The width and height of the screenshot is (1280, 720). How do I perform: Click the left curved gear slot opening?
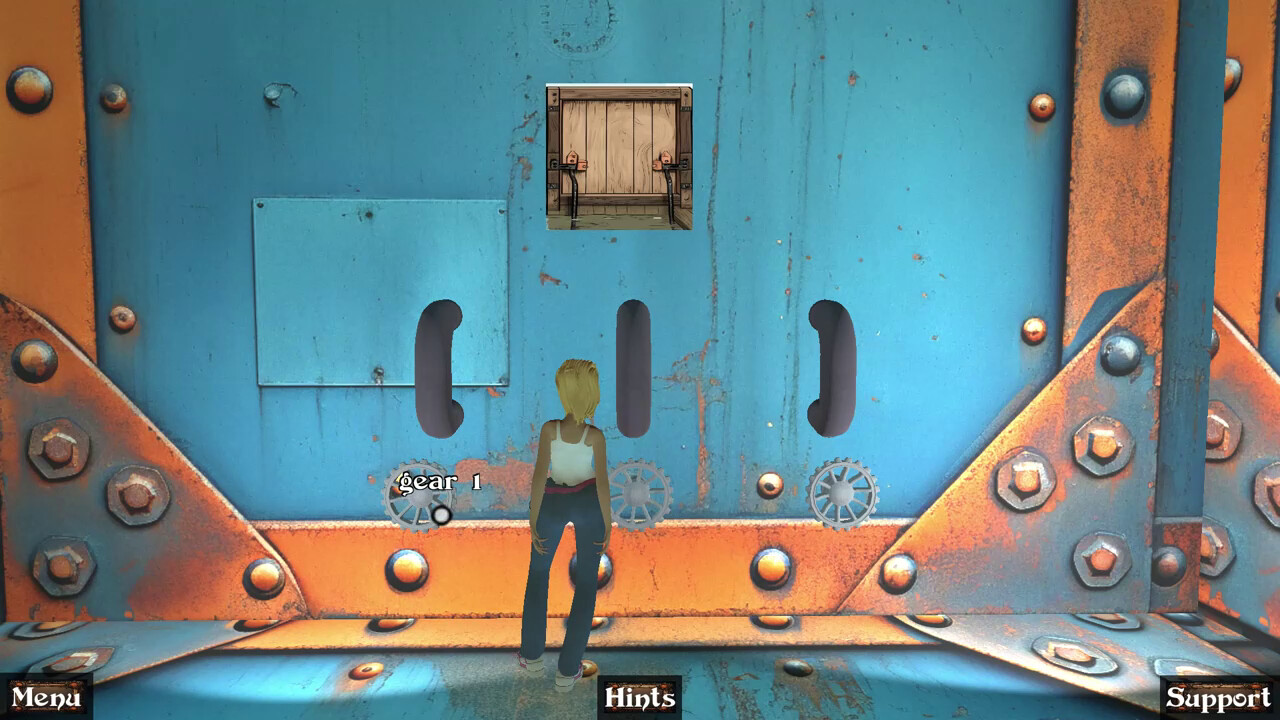pos(438,367)
